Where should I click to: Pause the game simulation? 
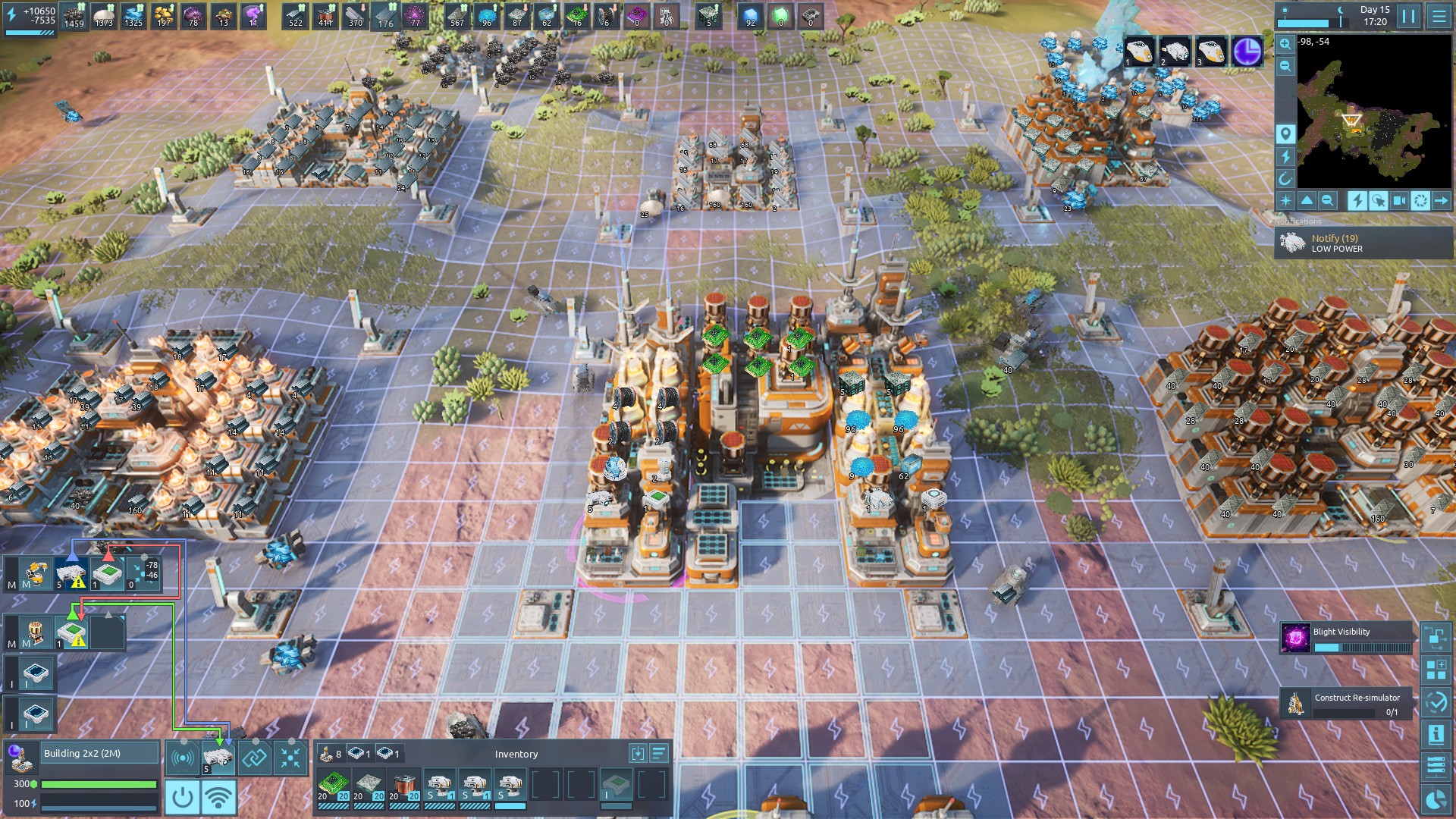pos(1408,16)
